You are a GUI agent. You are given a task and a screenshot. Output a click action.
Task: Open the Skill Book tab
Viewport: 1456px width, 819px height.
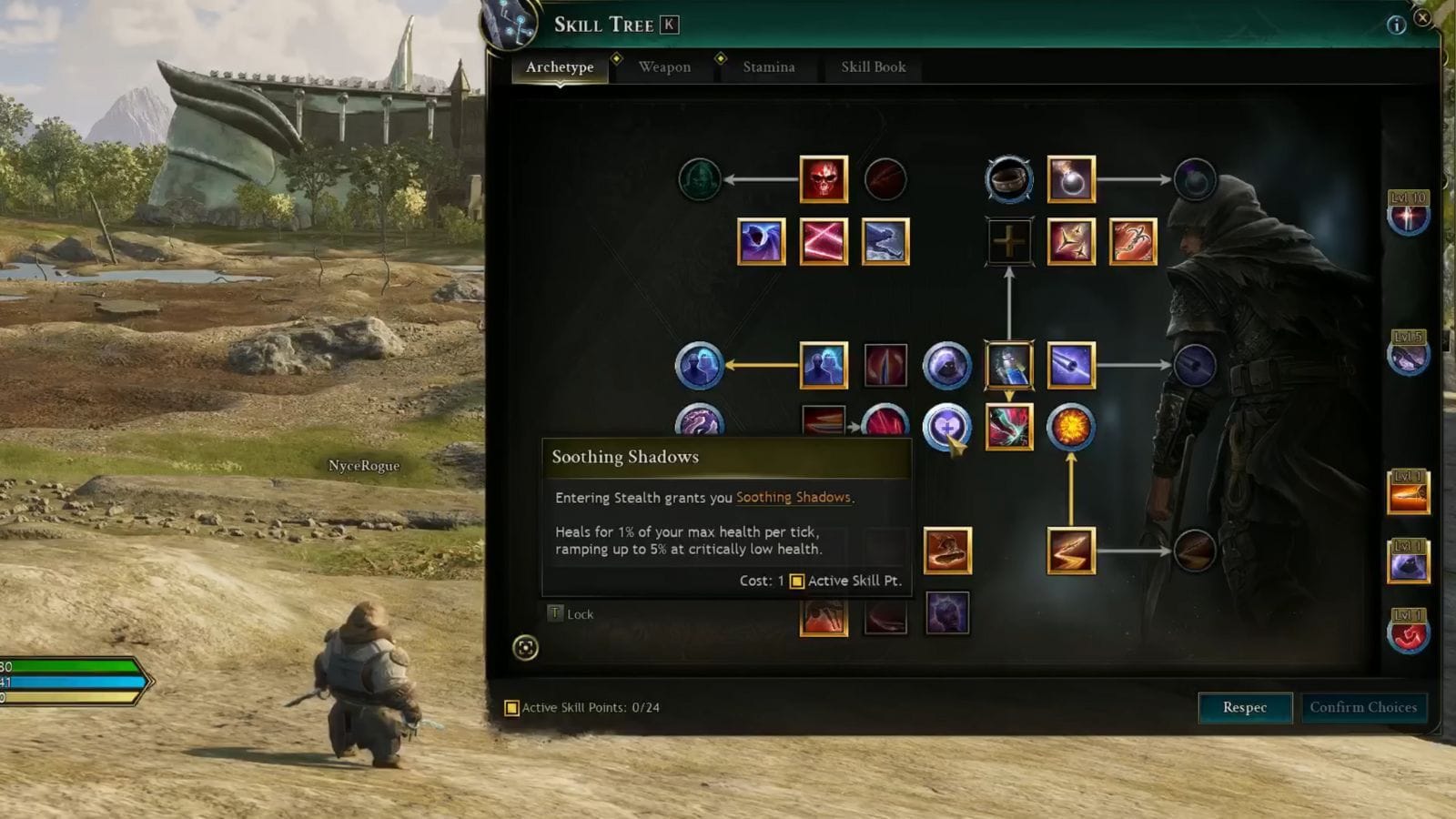coord(873,66)
